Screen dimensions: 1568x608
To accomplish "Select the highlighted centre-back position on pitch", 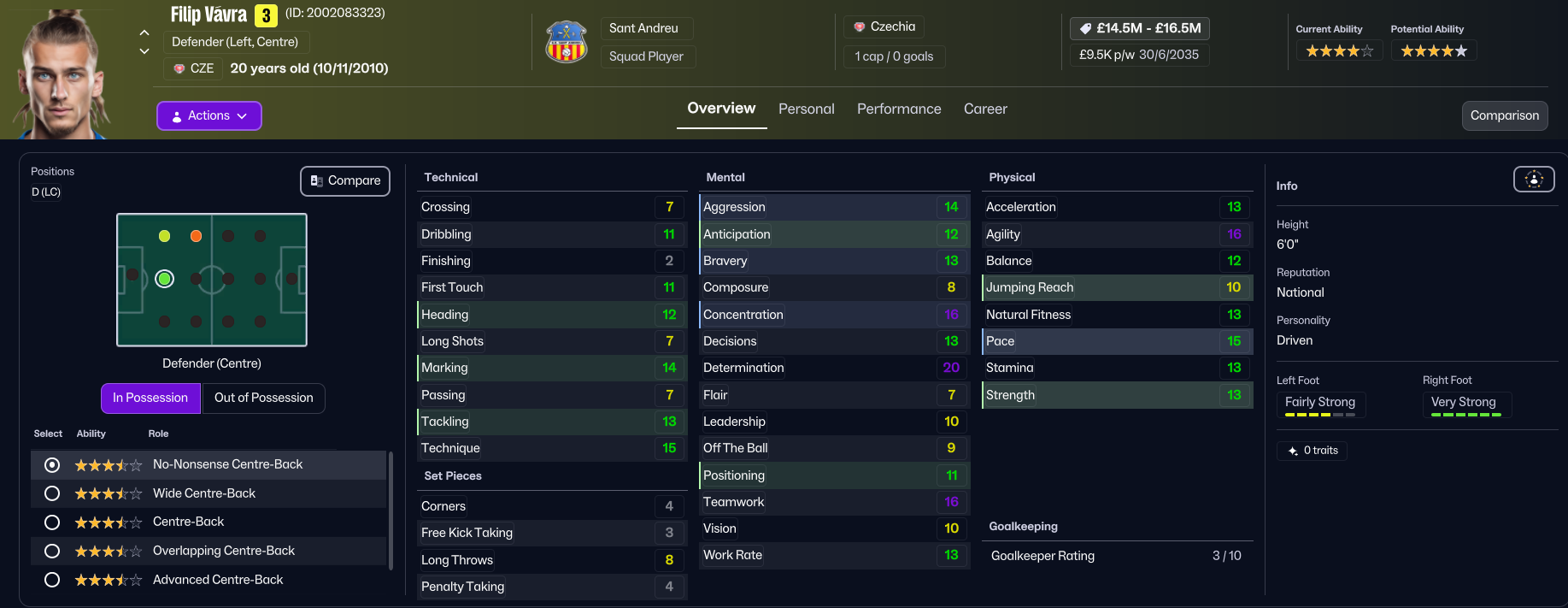I will click(x=165, y=279).
